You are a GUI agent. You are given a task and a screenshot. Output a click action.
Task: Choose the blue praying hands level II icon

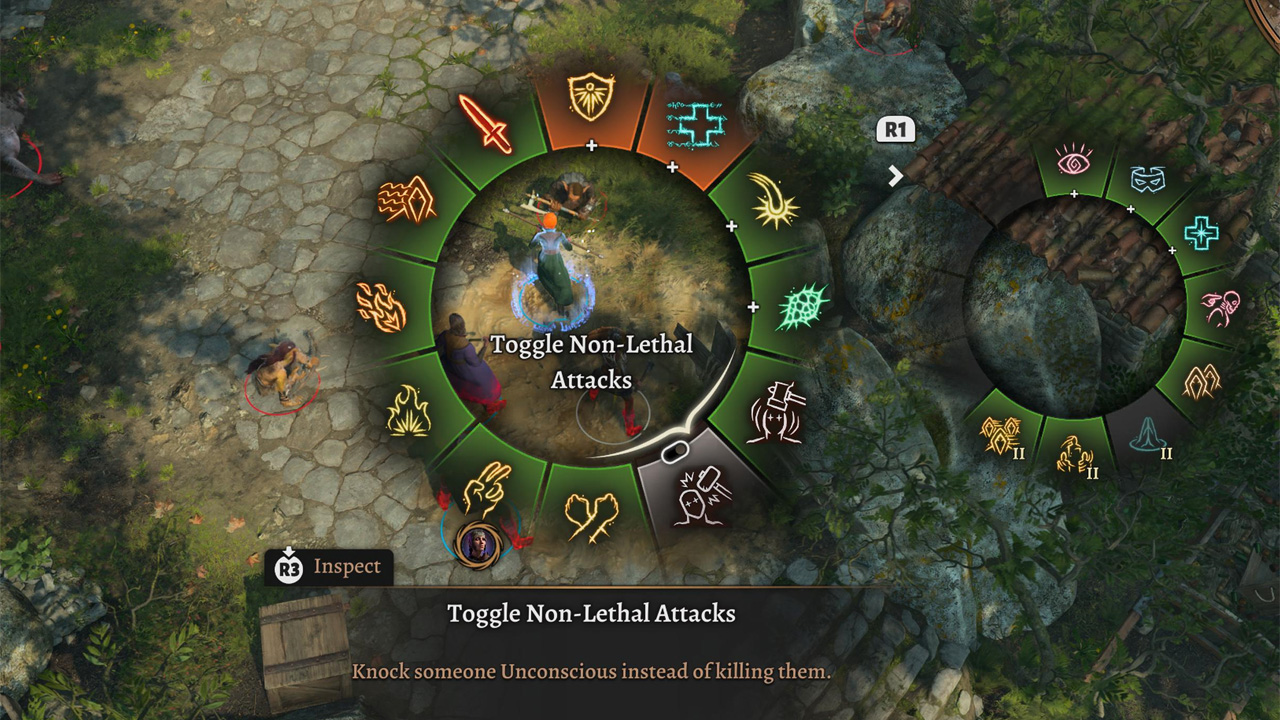click(x=1148, y=436)
